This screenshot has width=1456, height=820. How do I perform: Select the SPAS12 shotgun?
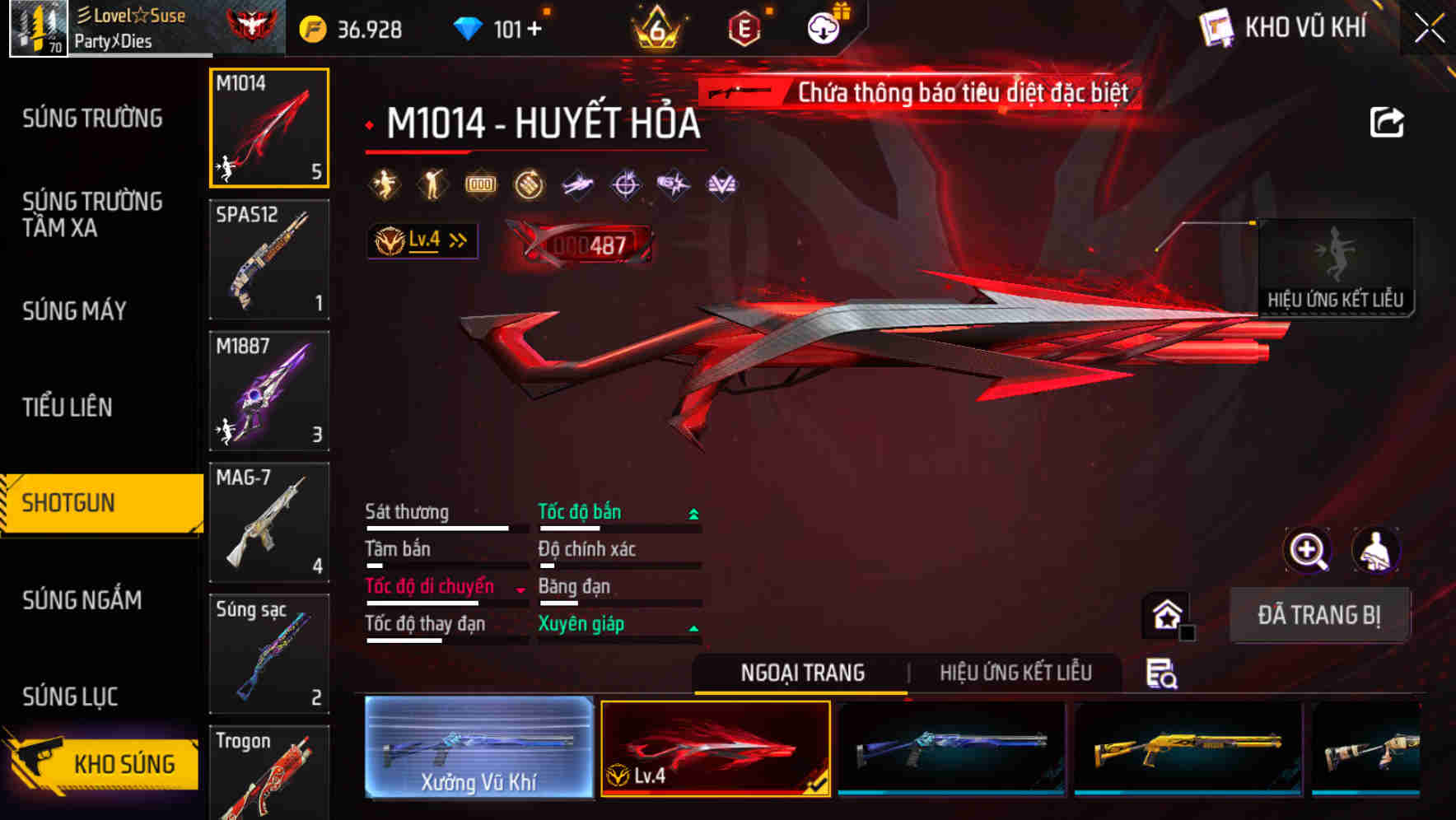click(269, 259)
